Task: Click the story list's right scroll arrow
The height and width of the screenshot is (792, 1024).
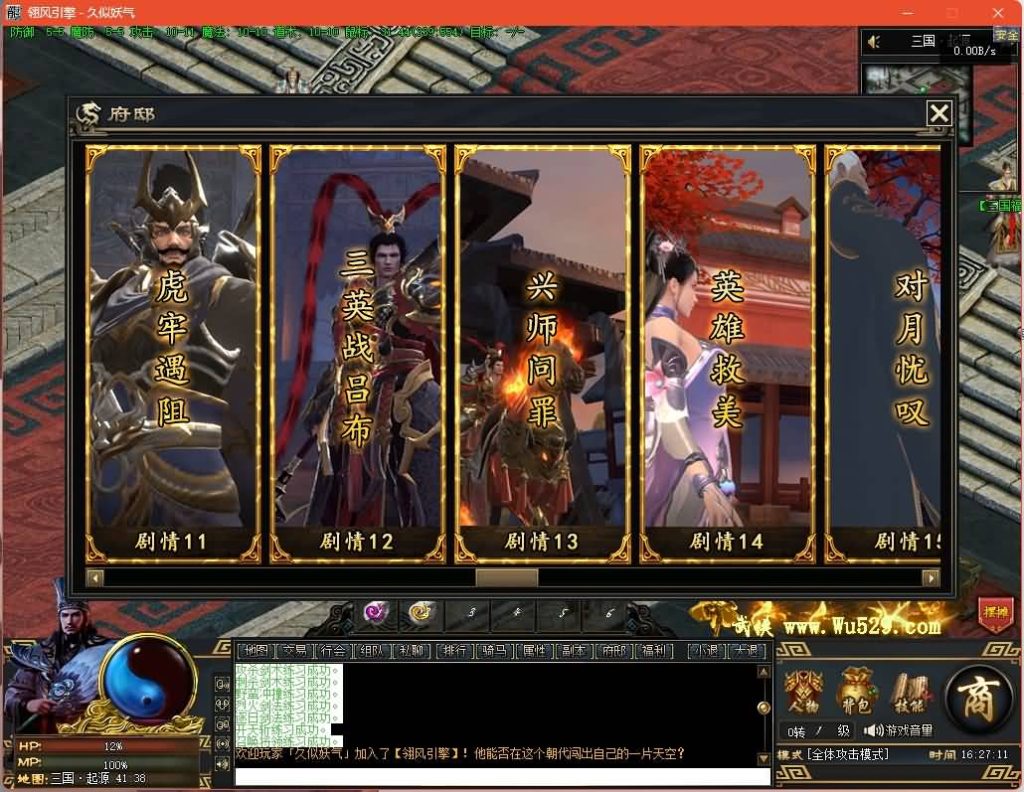Action: 930,578
